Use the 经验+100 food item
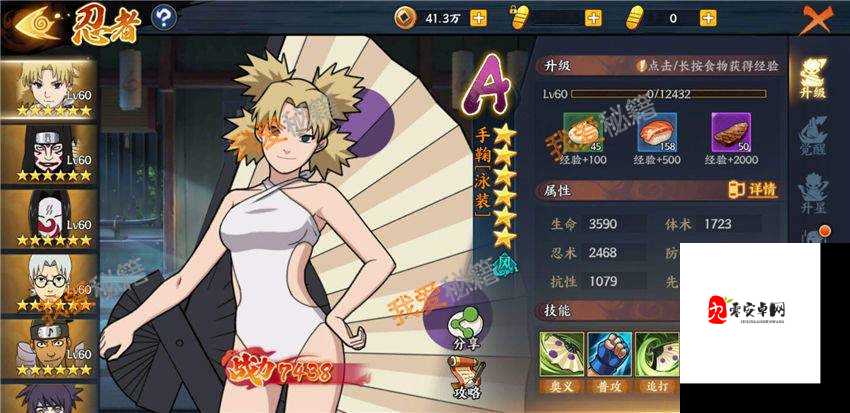The height and width of the screenshot is (413, 850). (583, 133)
